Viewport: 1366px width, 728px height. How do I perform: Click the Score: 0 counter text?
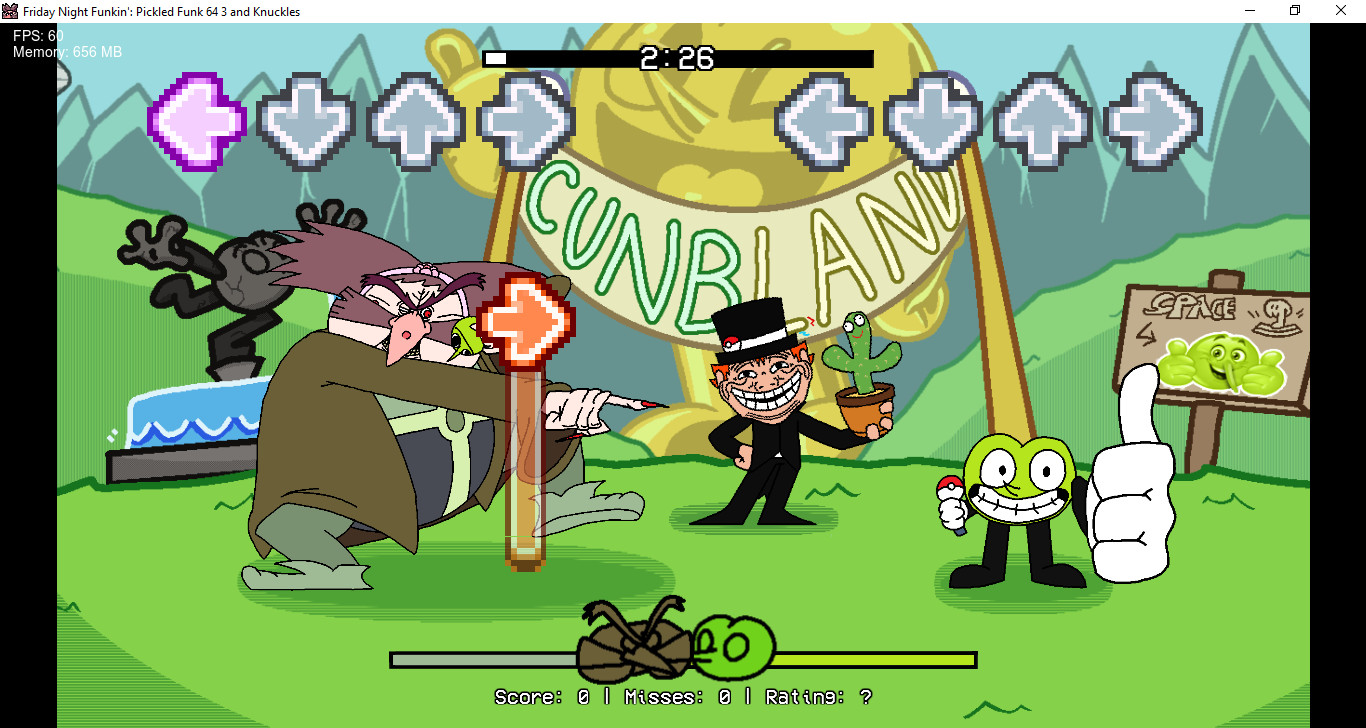point(540,696)
